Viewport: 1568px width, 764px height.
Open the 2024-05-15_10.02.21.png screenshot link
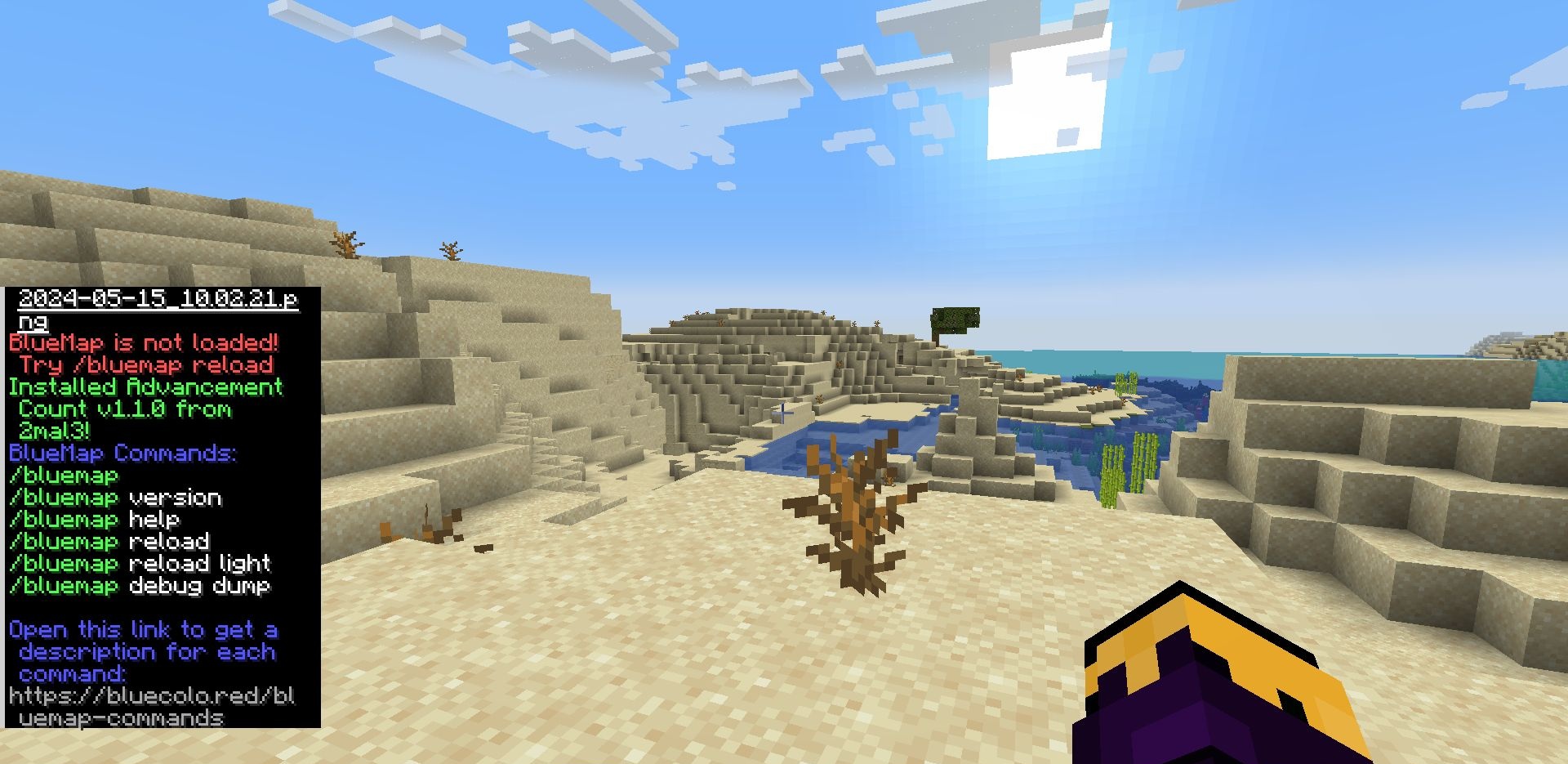(158, 299)
